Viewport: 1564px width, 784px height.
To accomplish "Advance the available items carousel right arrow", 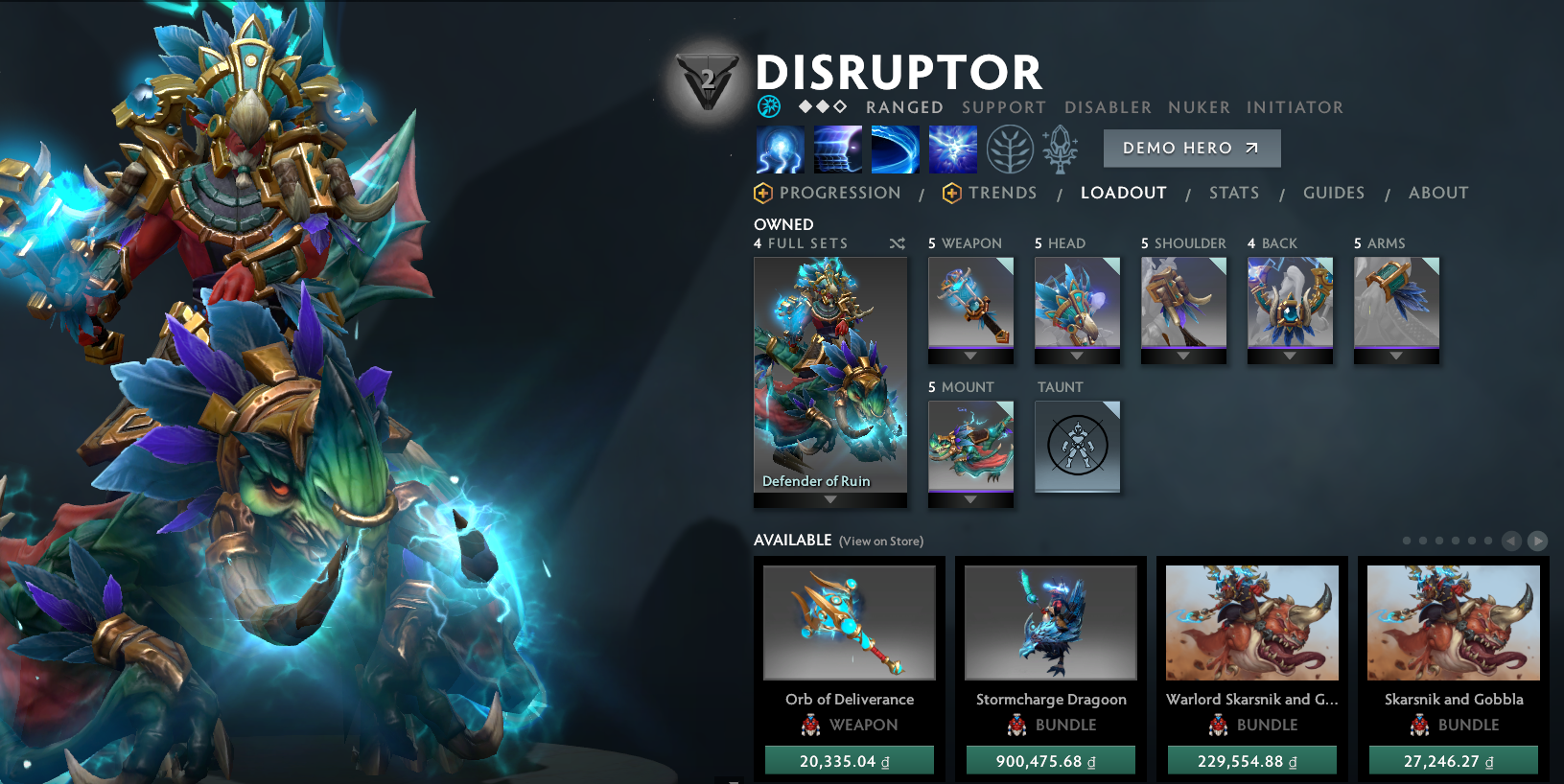I will tap(1539, 540).
